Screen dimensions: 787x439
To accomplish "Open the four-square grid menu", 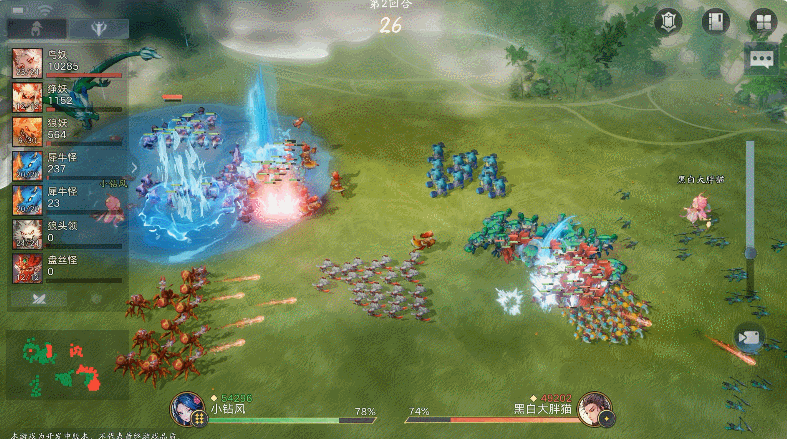I will [762, 22].
